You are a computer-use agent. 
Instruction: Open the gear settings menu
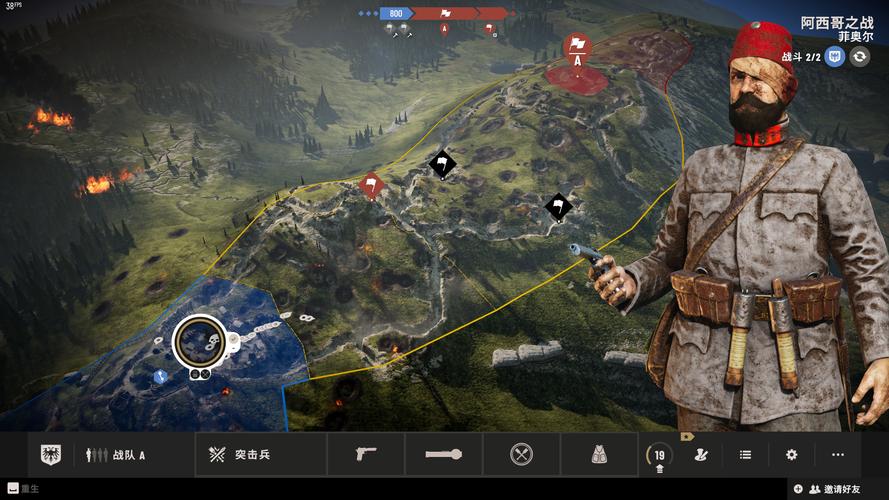[791, 455]
